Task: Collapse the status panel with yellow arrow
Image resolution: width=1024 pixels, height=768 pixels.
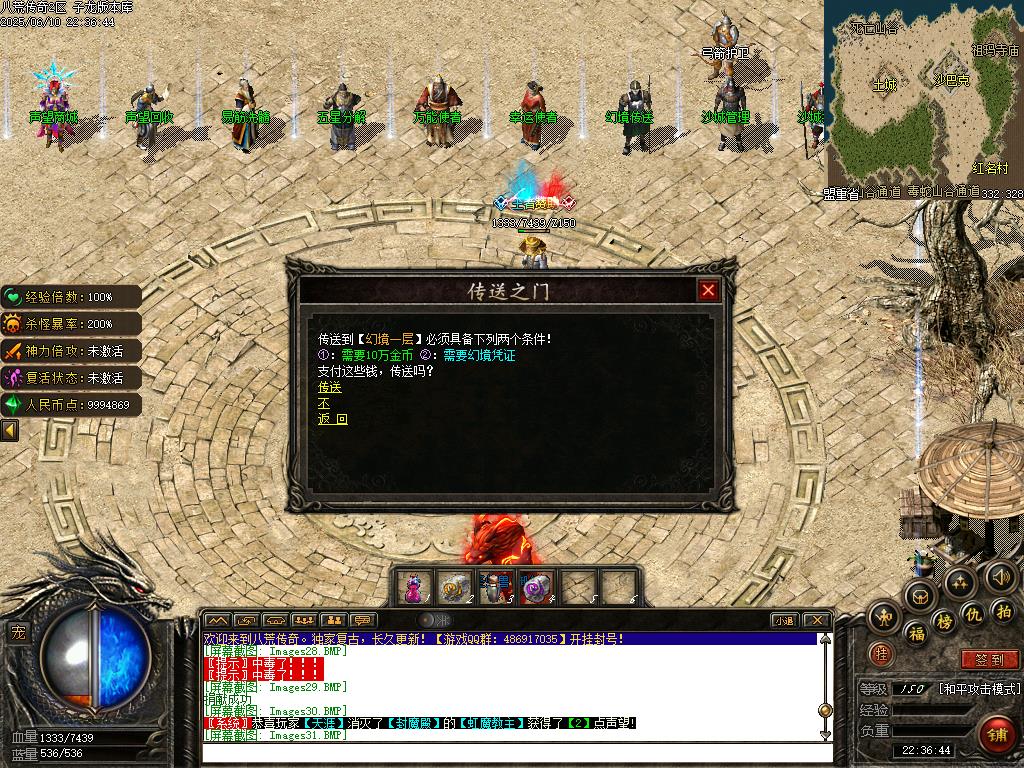Action: click(10, 431)
